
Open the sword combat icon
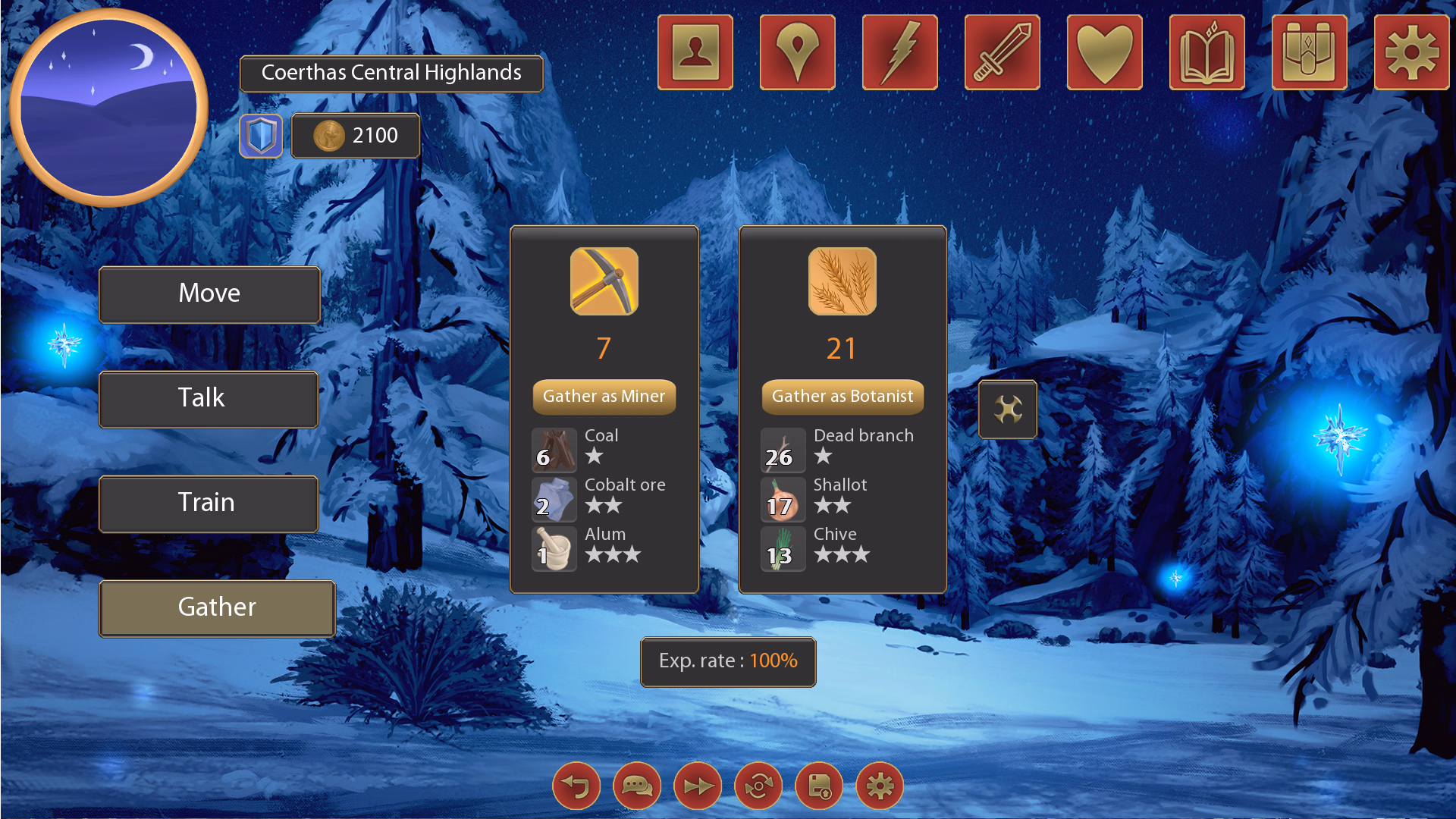[1003, 52]
